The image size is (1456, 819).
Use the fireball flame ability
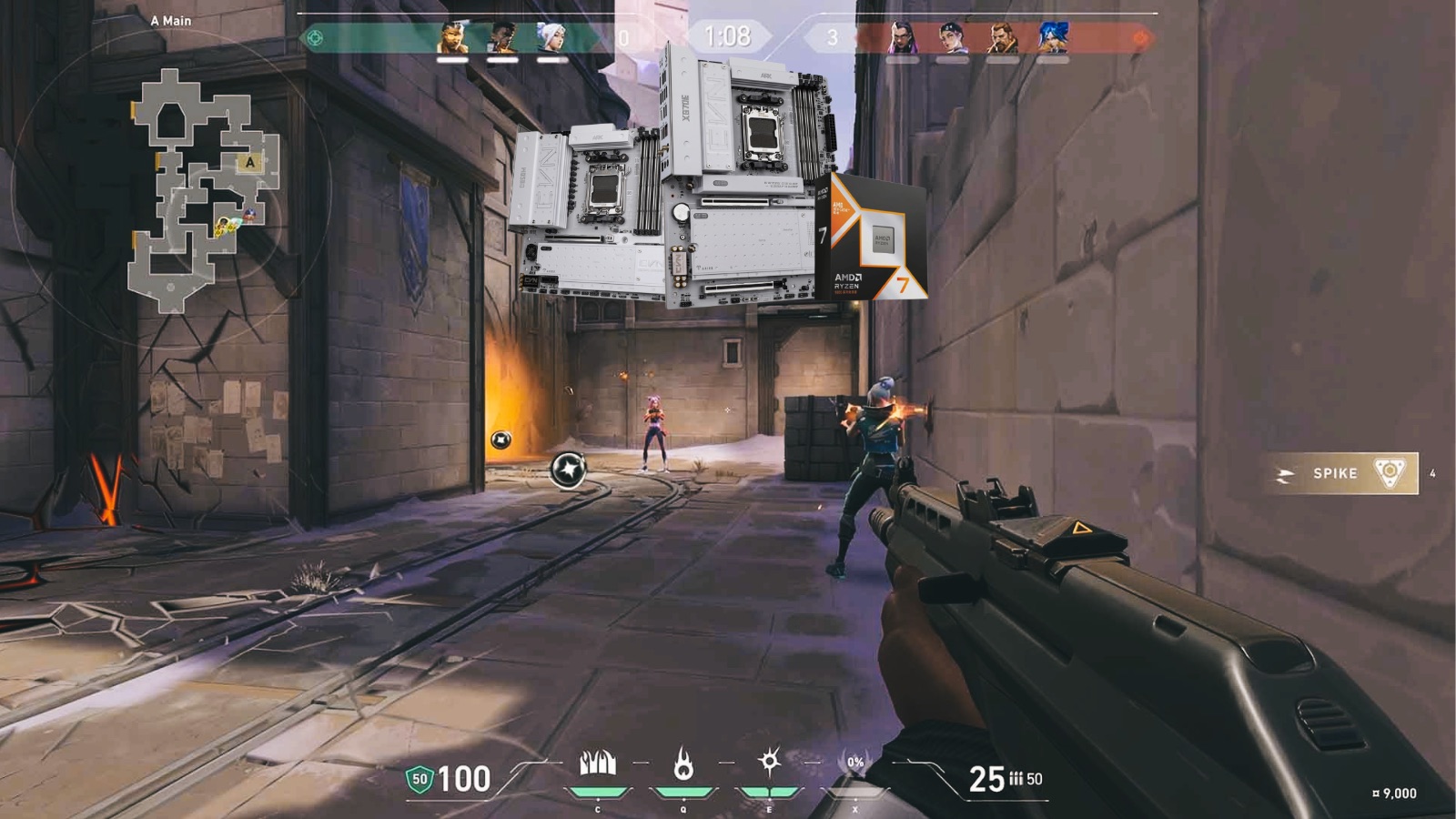pyautogui.click(x=683, y=764)
